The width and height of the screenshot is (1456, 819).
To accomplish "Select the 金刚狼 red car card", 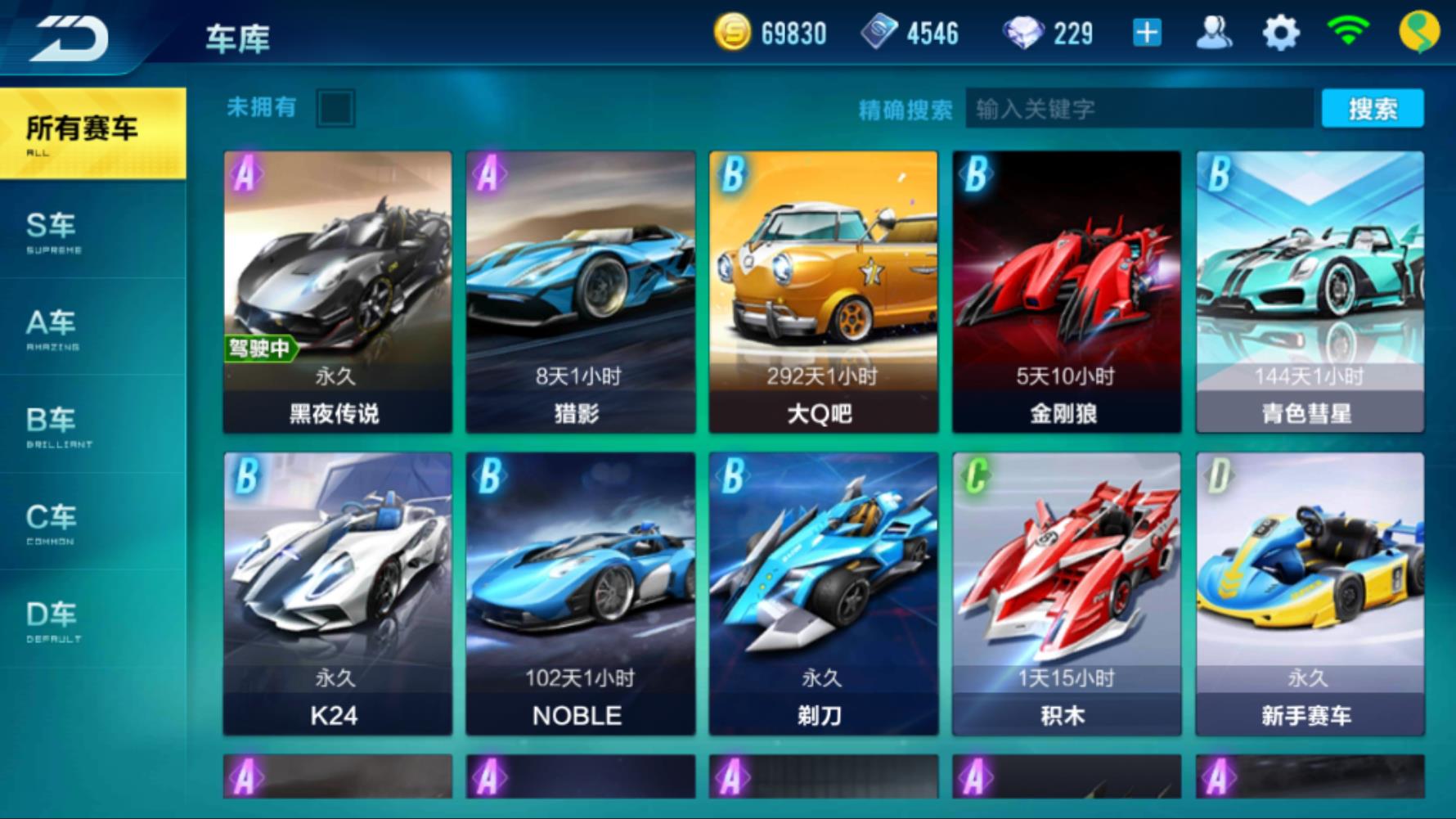I will click(1066, 291).
